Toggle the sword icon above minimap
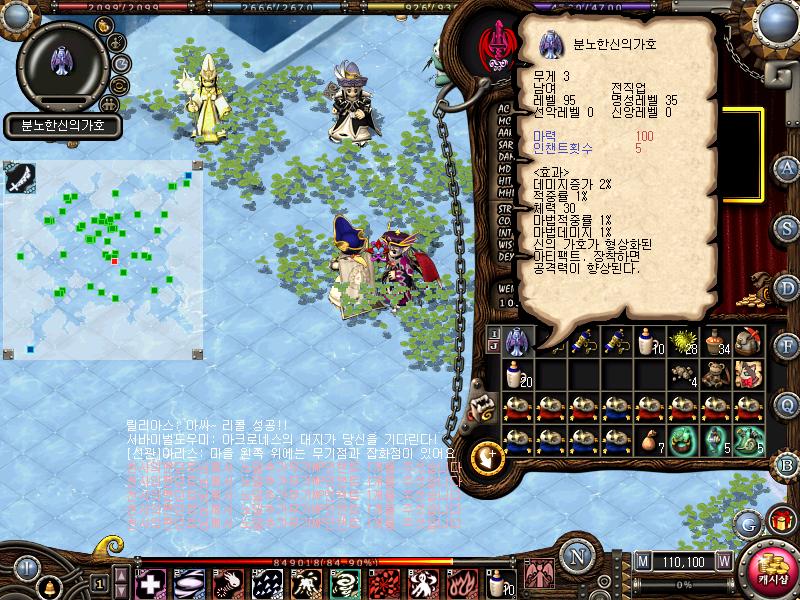Viewport: 800px width, 600px height. 22,177
